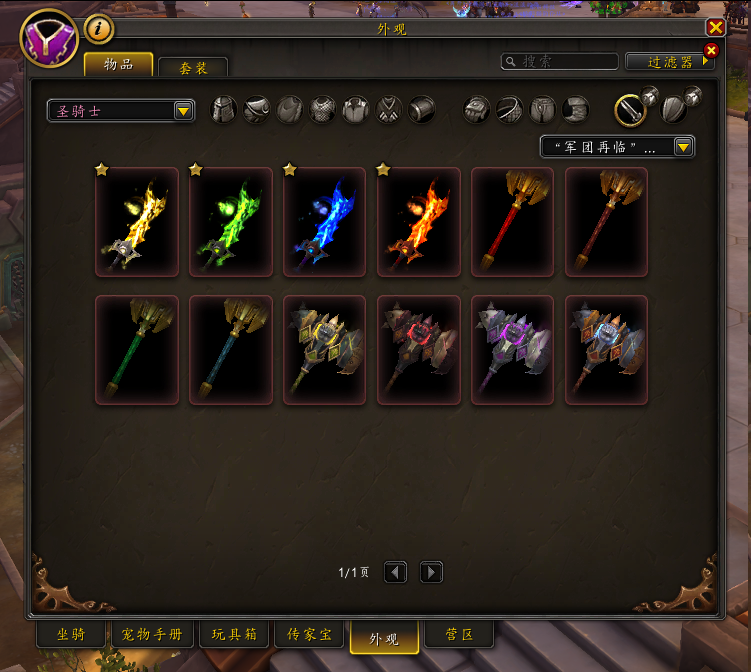This screenshot has width=751, height=672.
Task: Switch to the 套装 sets tab
Action: pos(193,67)
